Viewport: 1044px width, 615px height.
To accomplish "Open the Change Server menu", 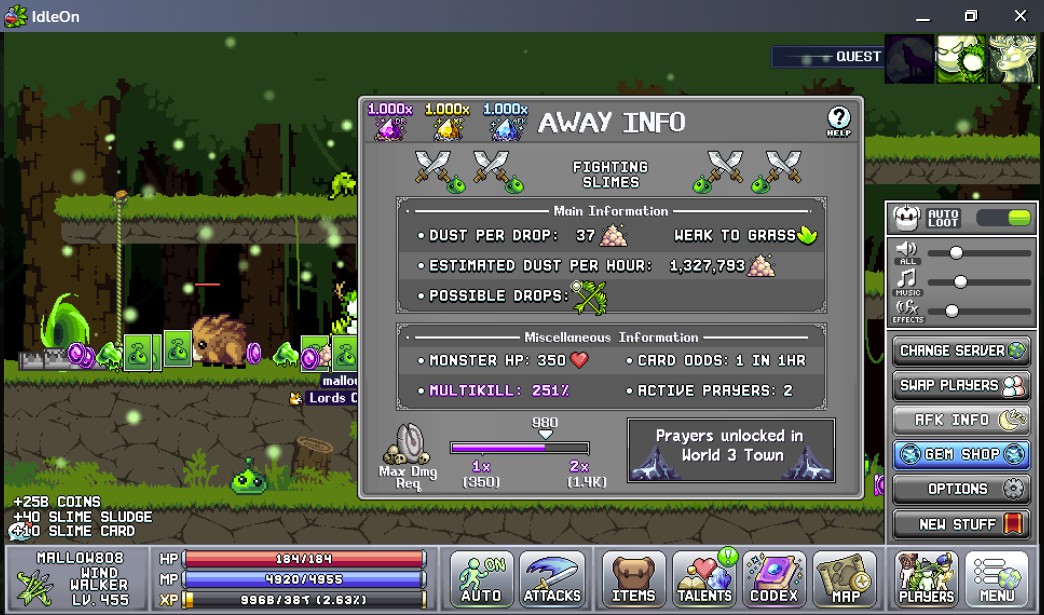I will [960, 351].
